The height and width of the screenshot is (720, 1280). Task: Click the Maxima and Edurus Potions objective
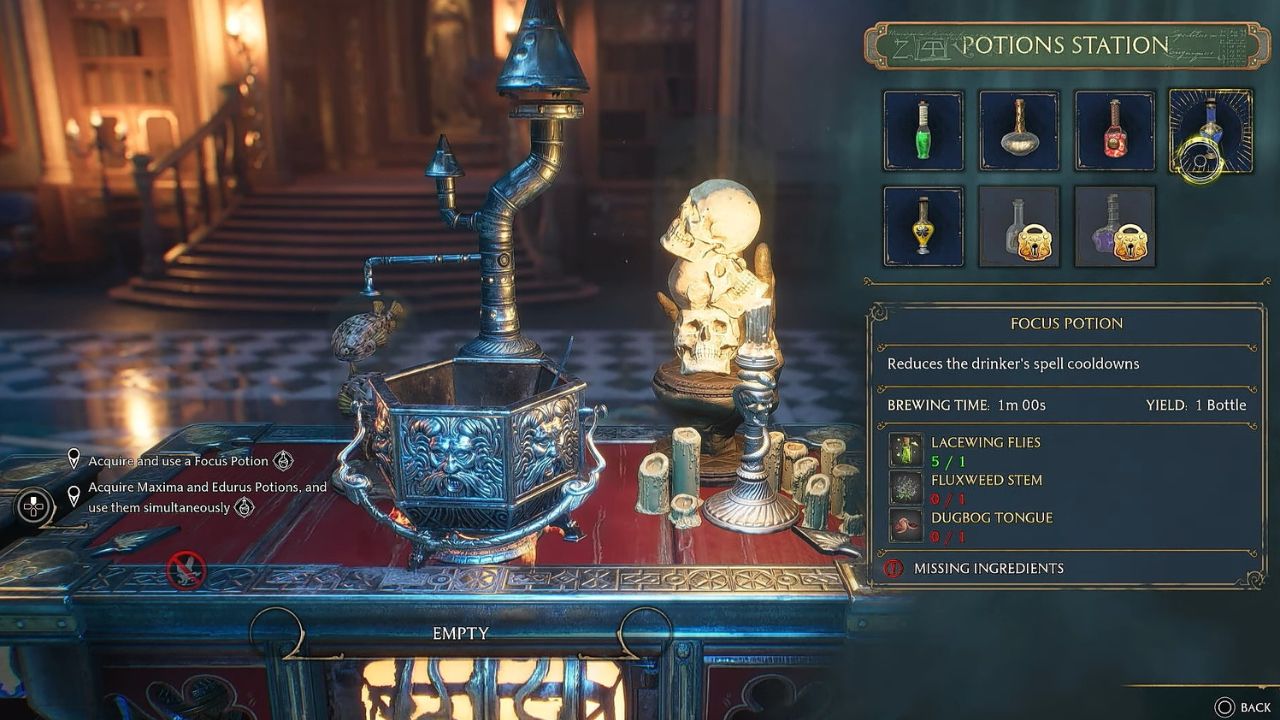coord(207,497)
